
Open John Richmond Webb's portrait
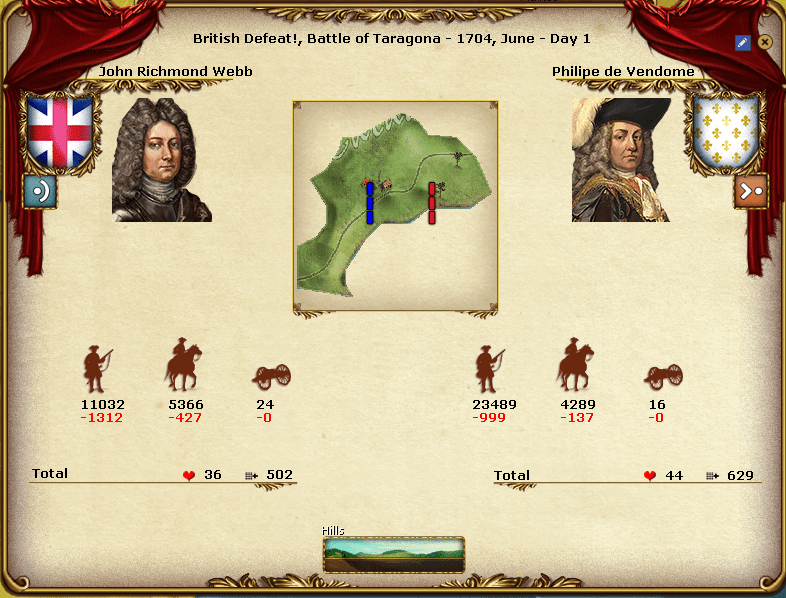coord(162,160)
